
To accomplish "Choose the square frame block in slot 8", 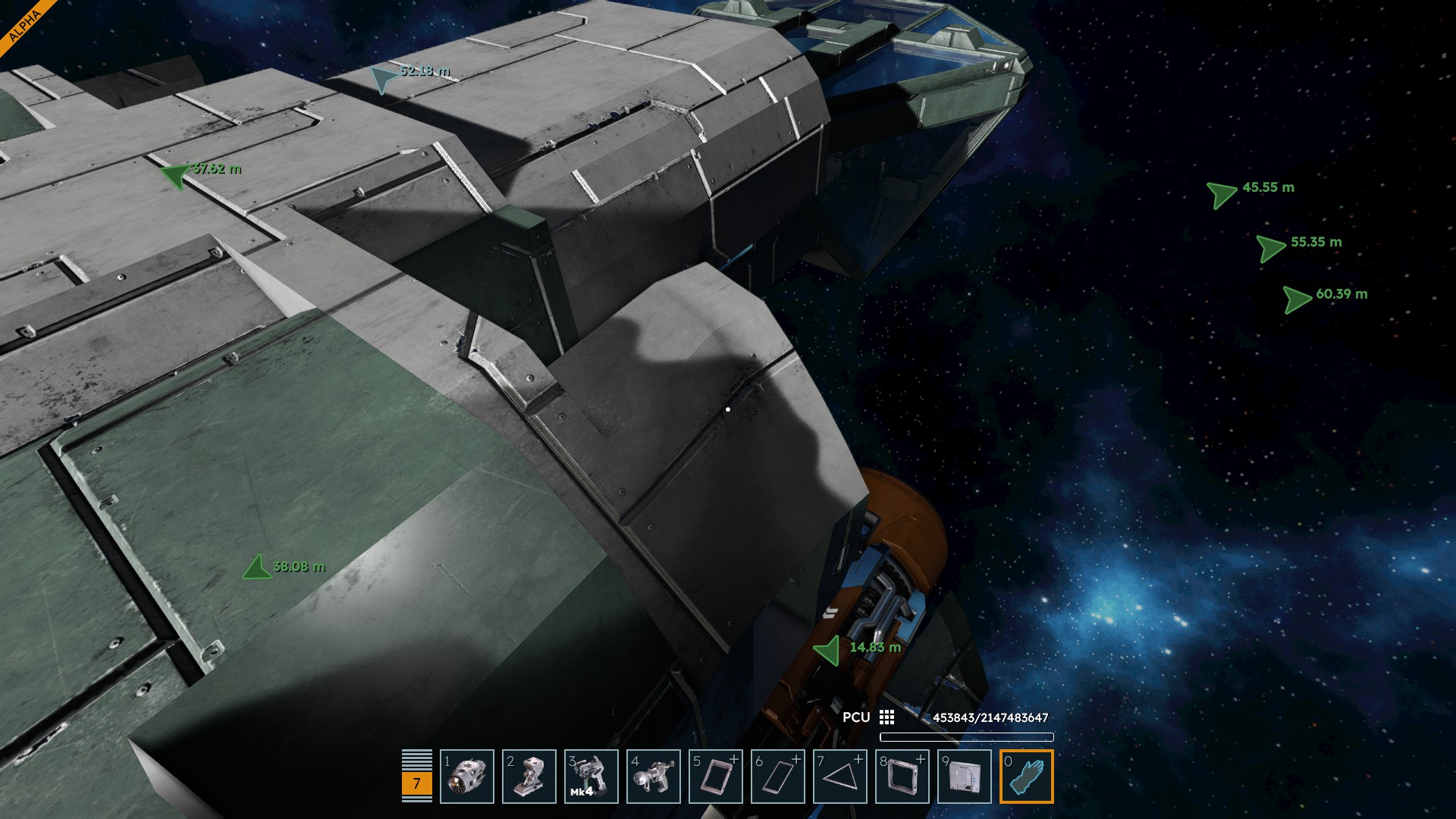I will 902,777.
